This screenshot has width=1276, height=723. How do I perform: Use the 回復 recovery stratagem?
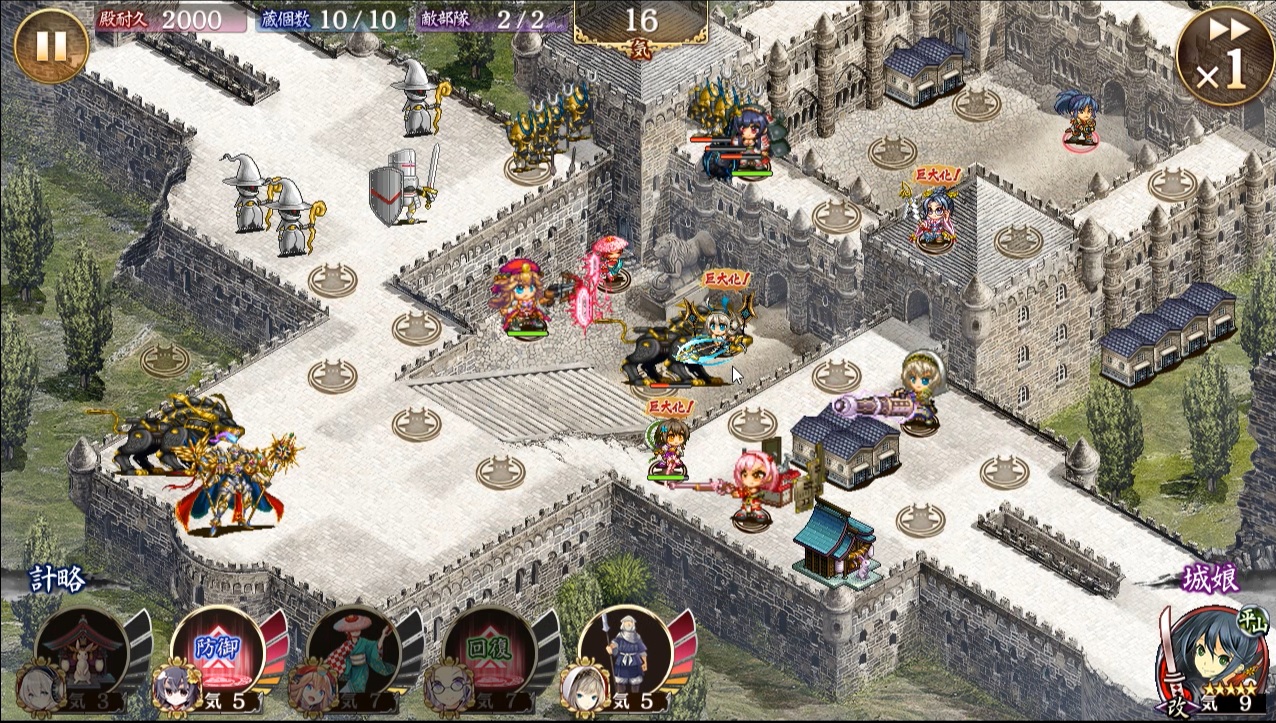[x=490, y=650]
